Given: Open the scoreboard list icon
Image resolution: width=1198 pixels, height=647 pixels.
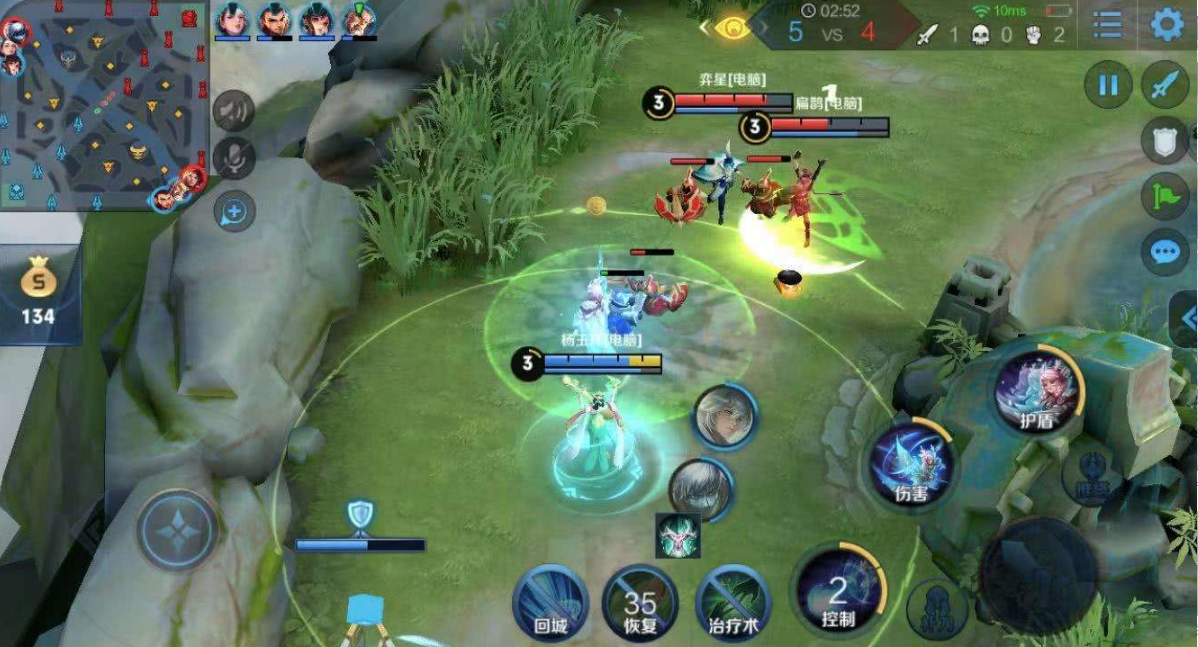Looking at the screenshot, I should click(1107, 25).
